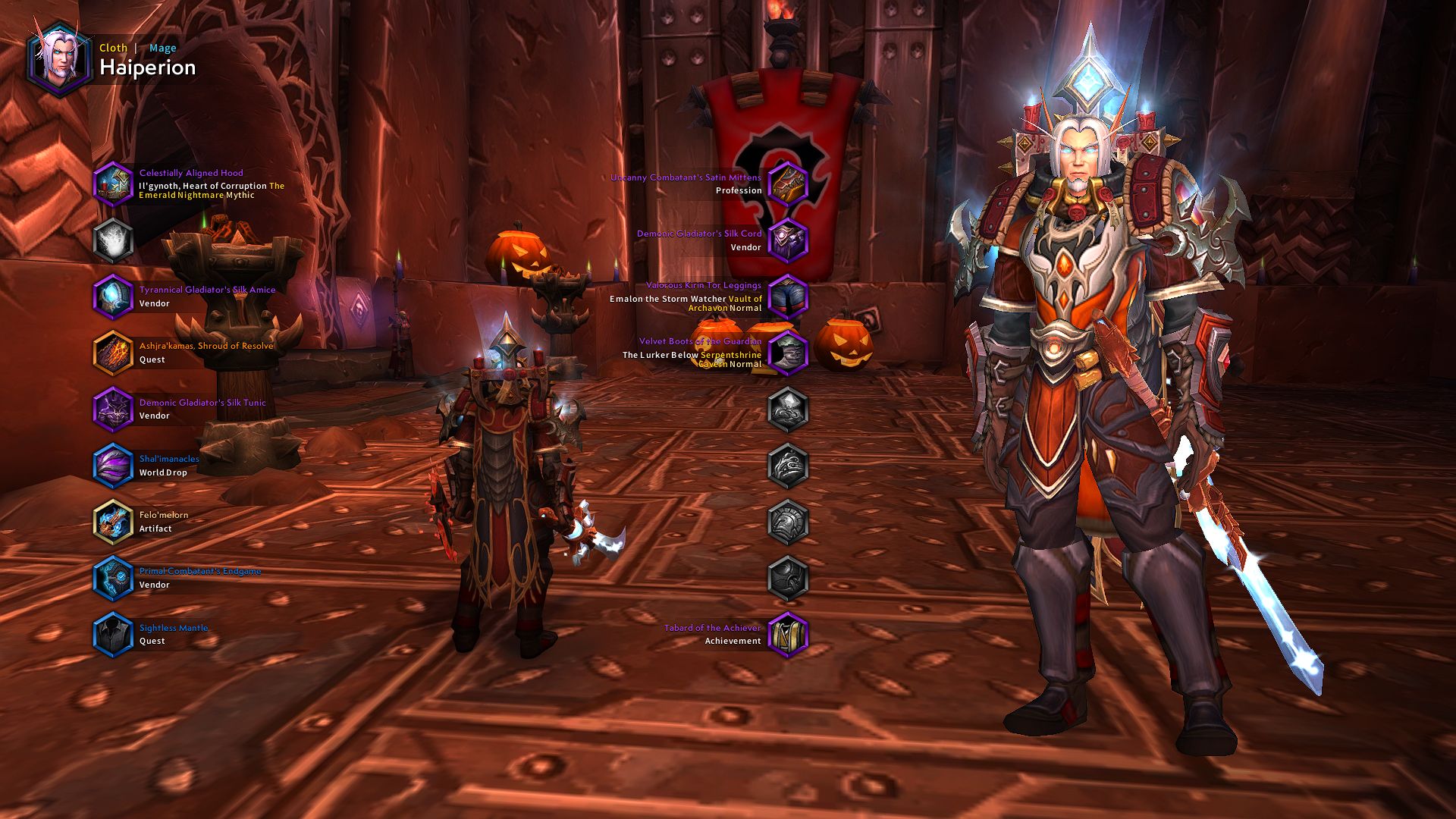Click the Shal'imanacles wrist slot icon
The height and width of the screenshot is (819, 1456).
click(x=114, y=464)
